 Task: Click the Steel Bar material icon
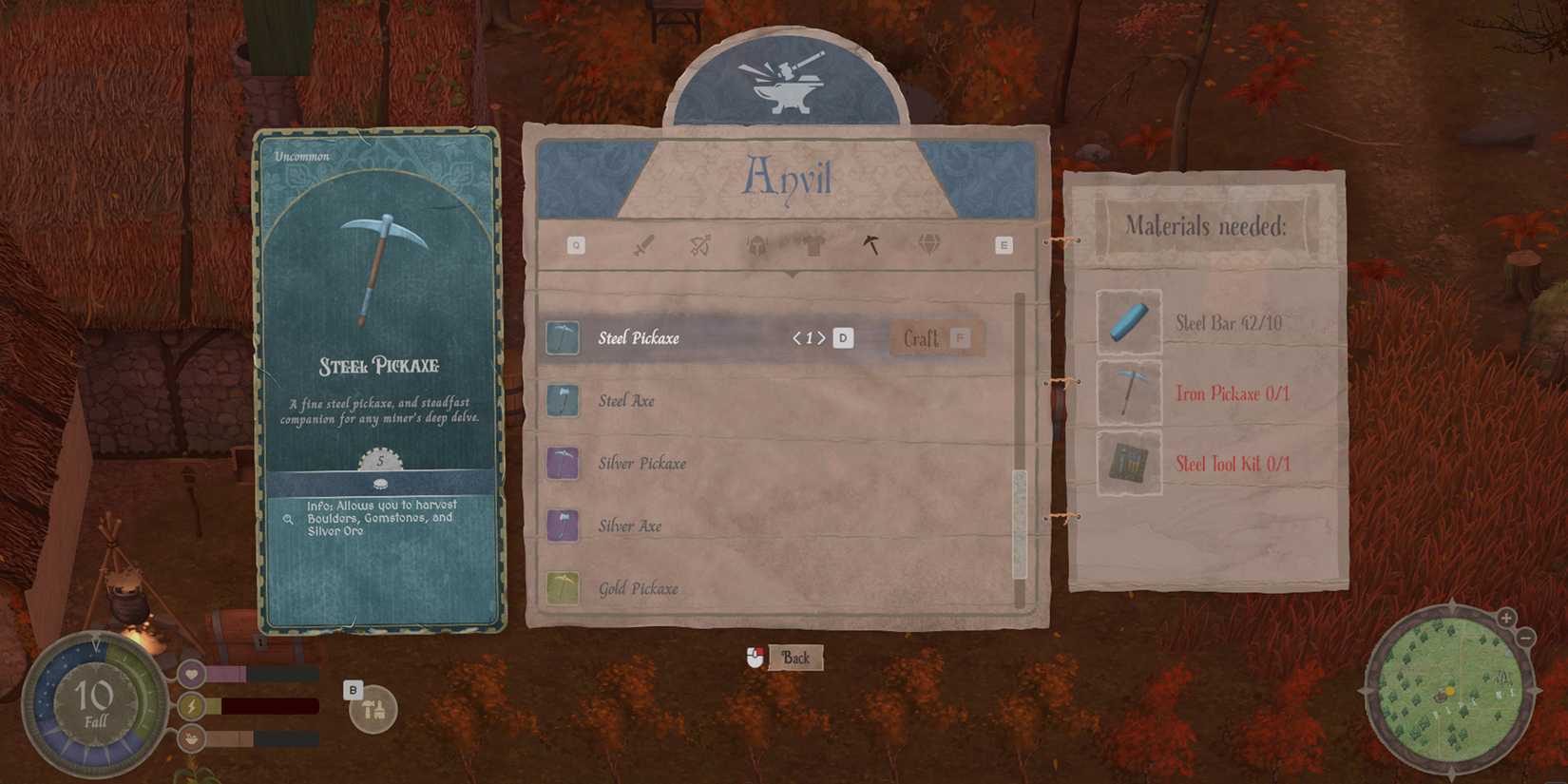(x=1129, y=323)
